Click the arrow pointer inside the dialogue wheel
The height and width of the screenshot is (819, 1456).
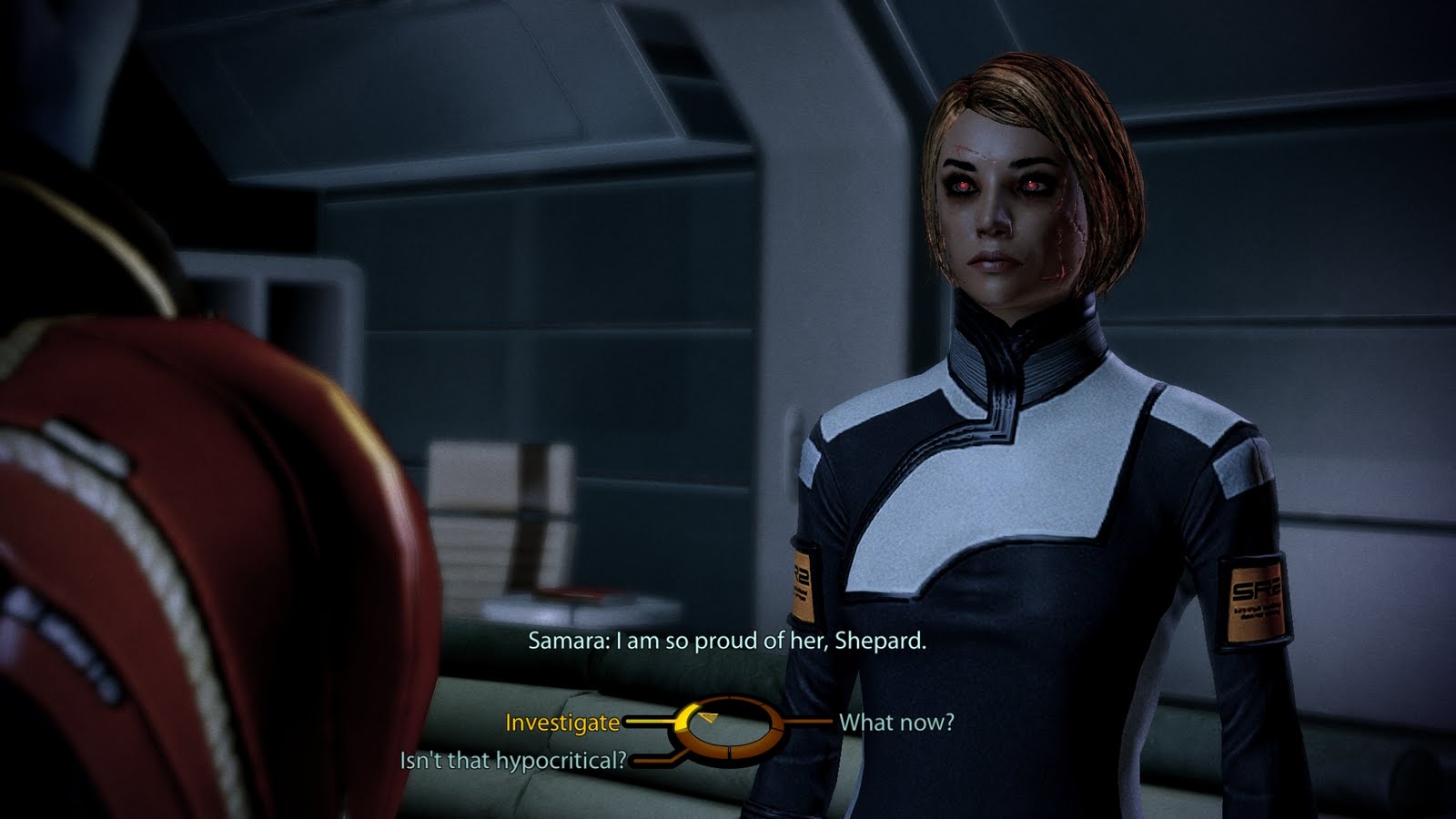pos(708,718)
